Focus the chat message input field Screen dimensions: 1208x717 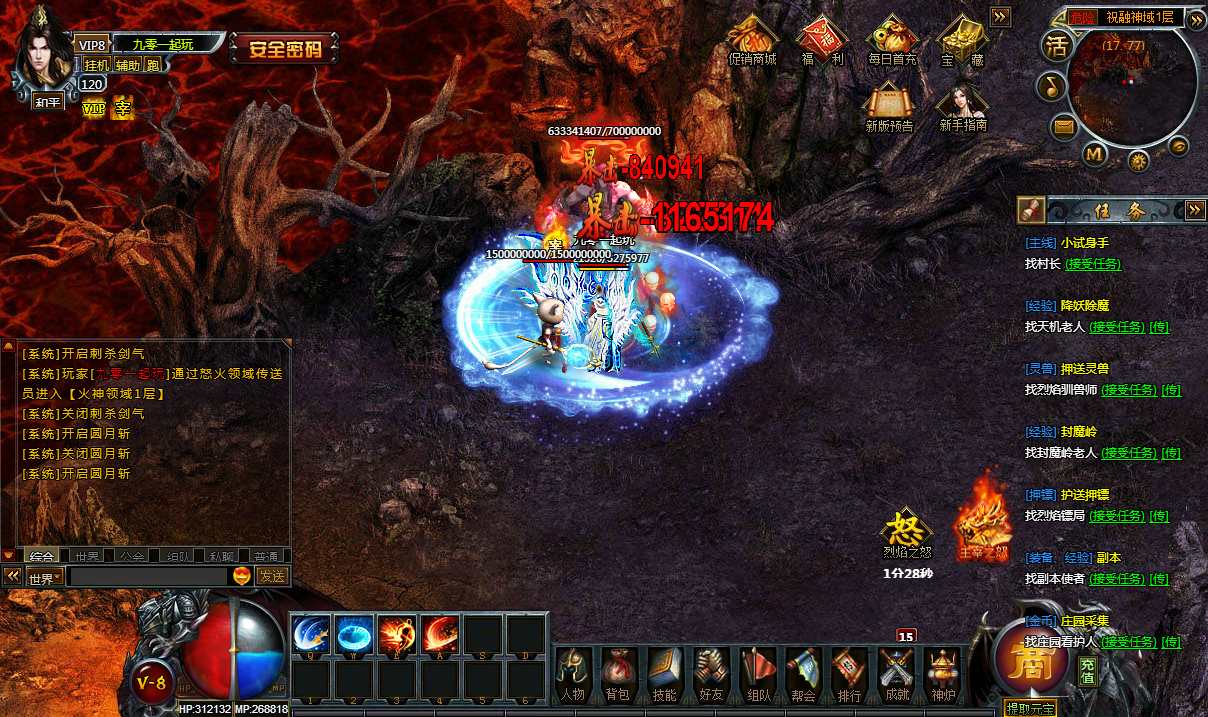tap(148, 576)
